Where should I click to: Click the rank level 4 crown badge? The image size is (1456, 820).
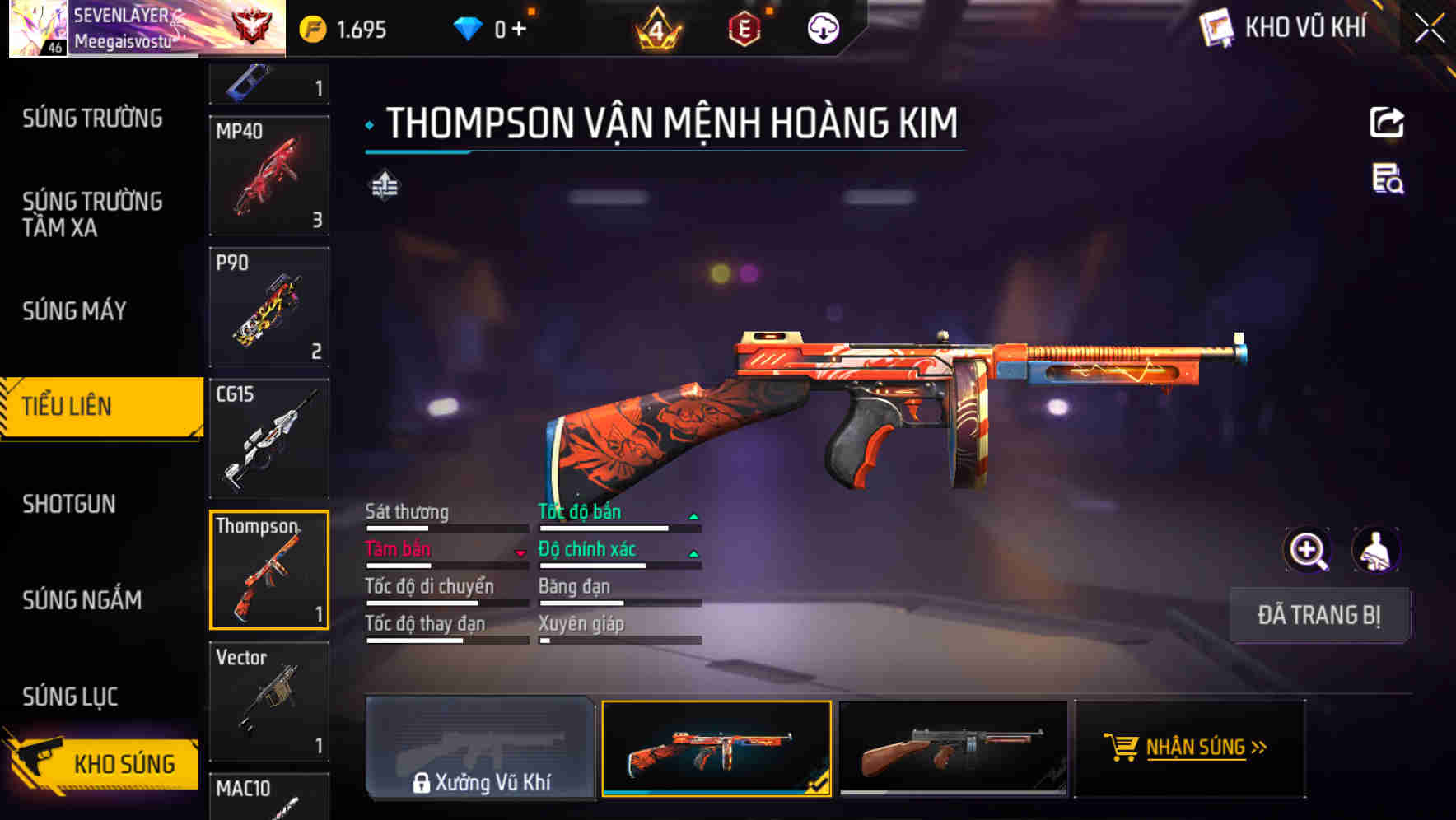655,27
